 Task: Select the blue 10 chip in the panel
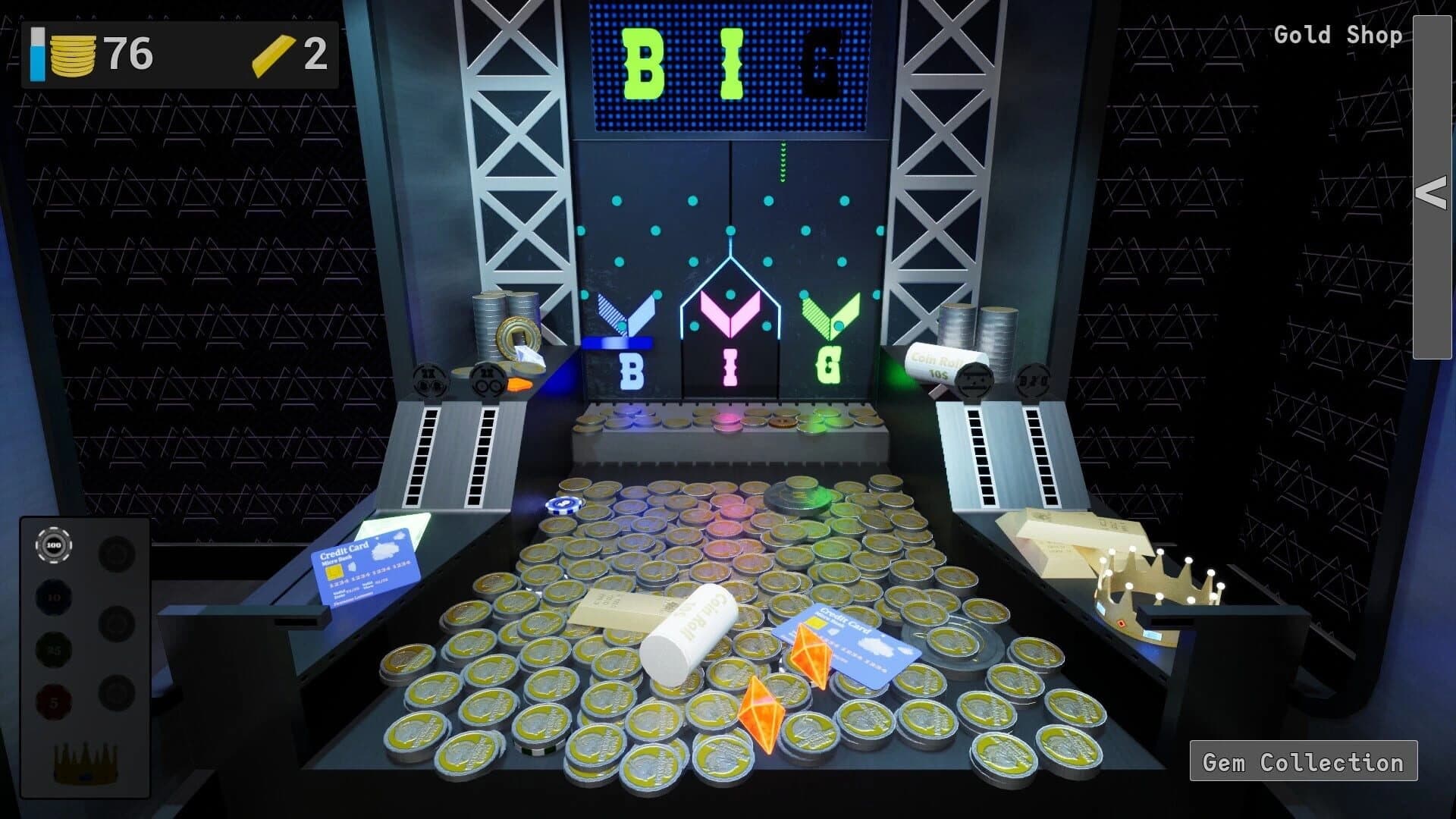click(53, 597)
